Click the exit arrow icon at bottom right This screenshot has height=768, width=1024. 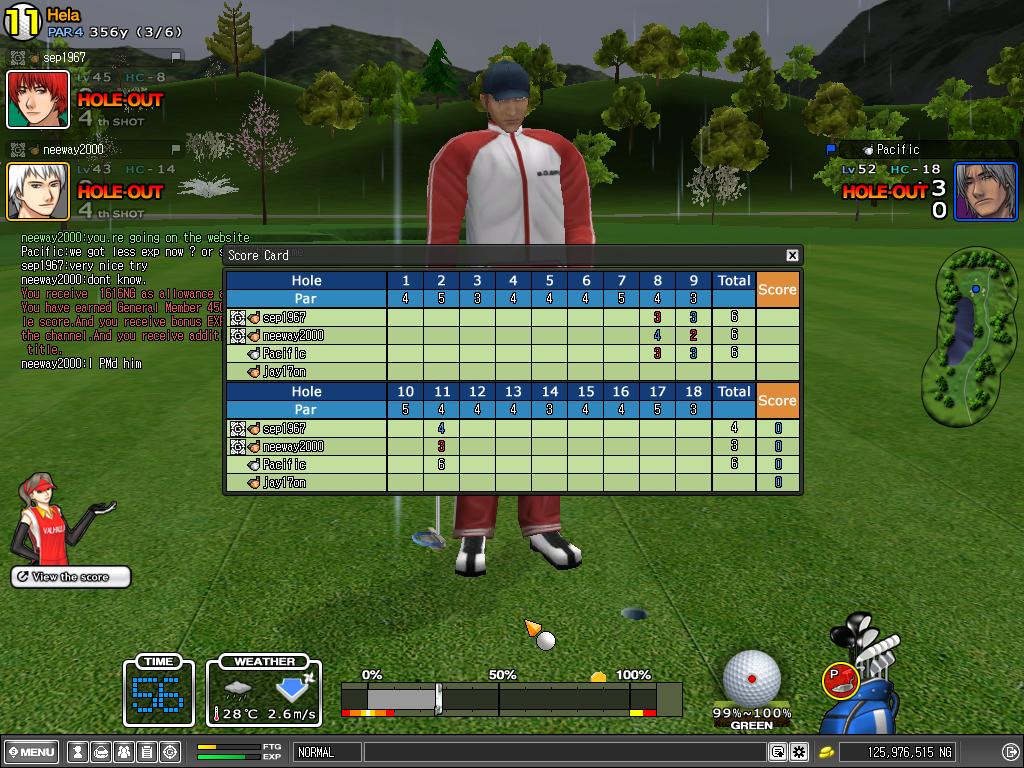[1010, 752]
